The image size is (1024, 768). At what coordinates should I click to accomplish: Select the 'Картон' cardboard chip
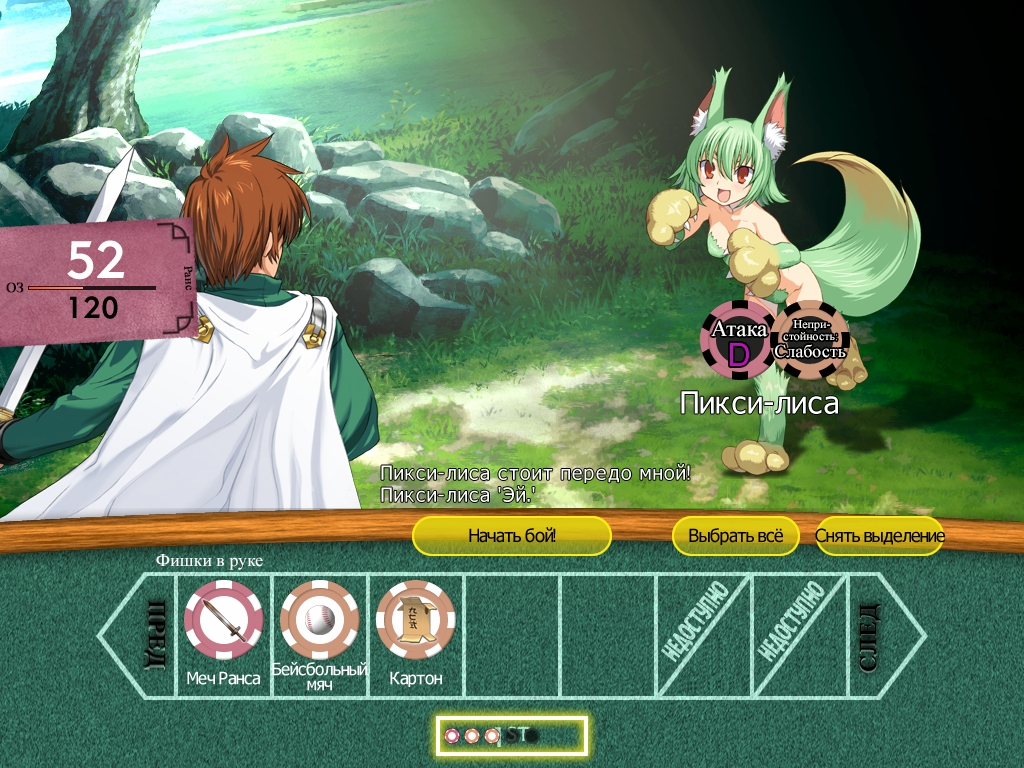[415, 619]
